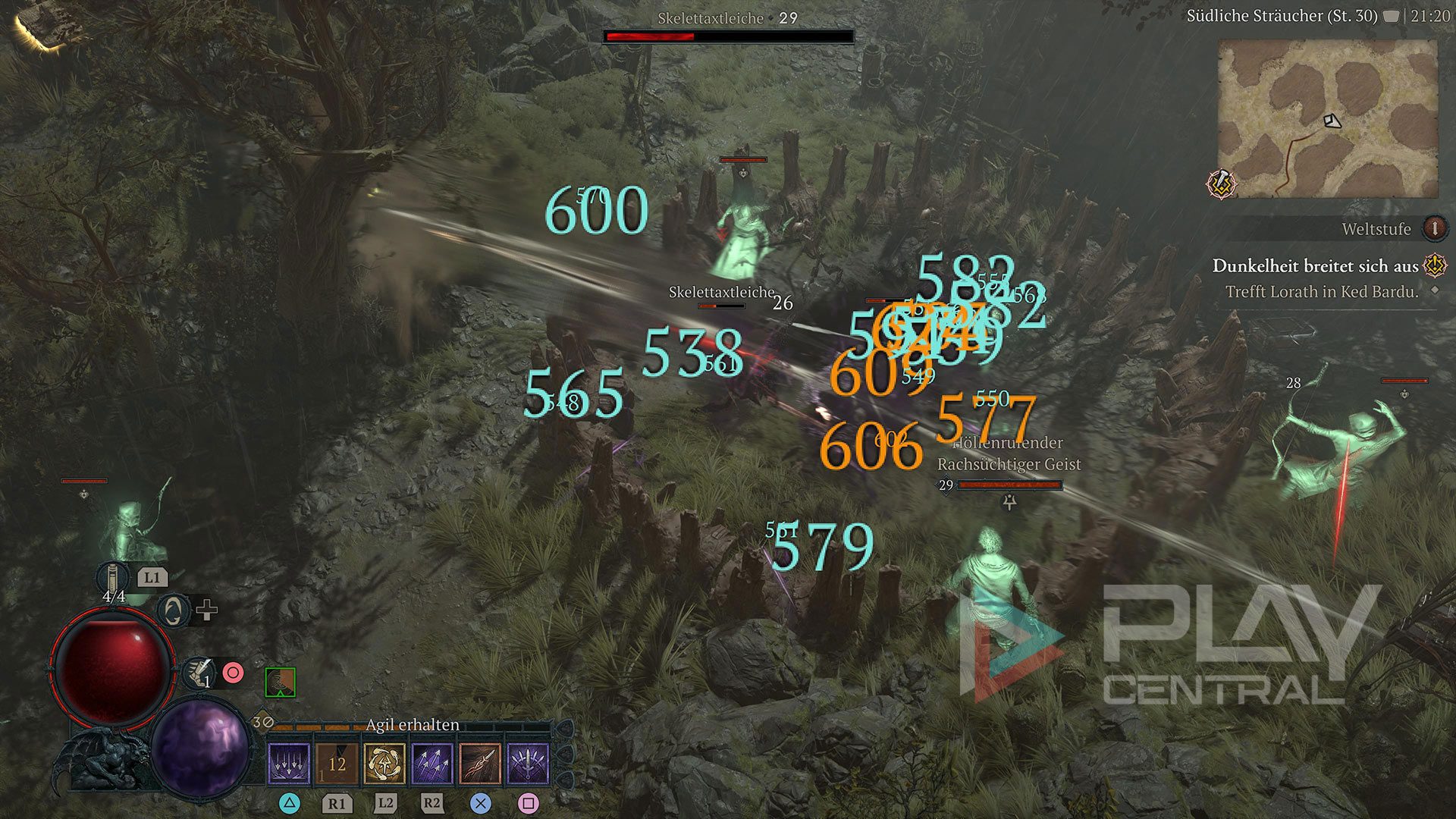The width and height of the screenshot is (1456, 819).
Task: Fire the purple multi-arrow barrage skill
Action: pos(432,763)
